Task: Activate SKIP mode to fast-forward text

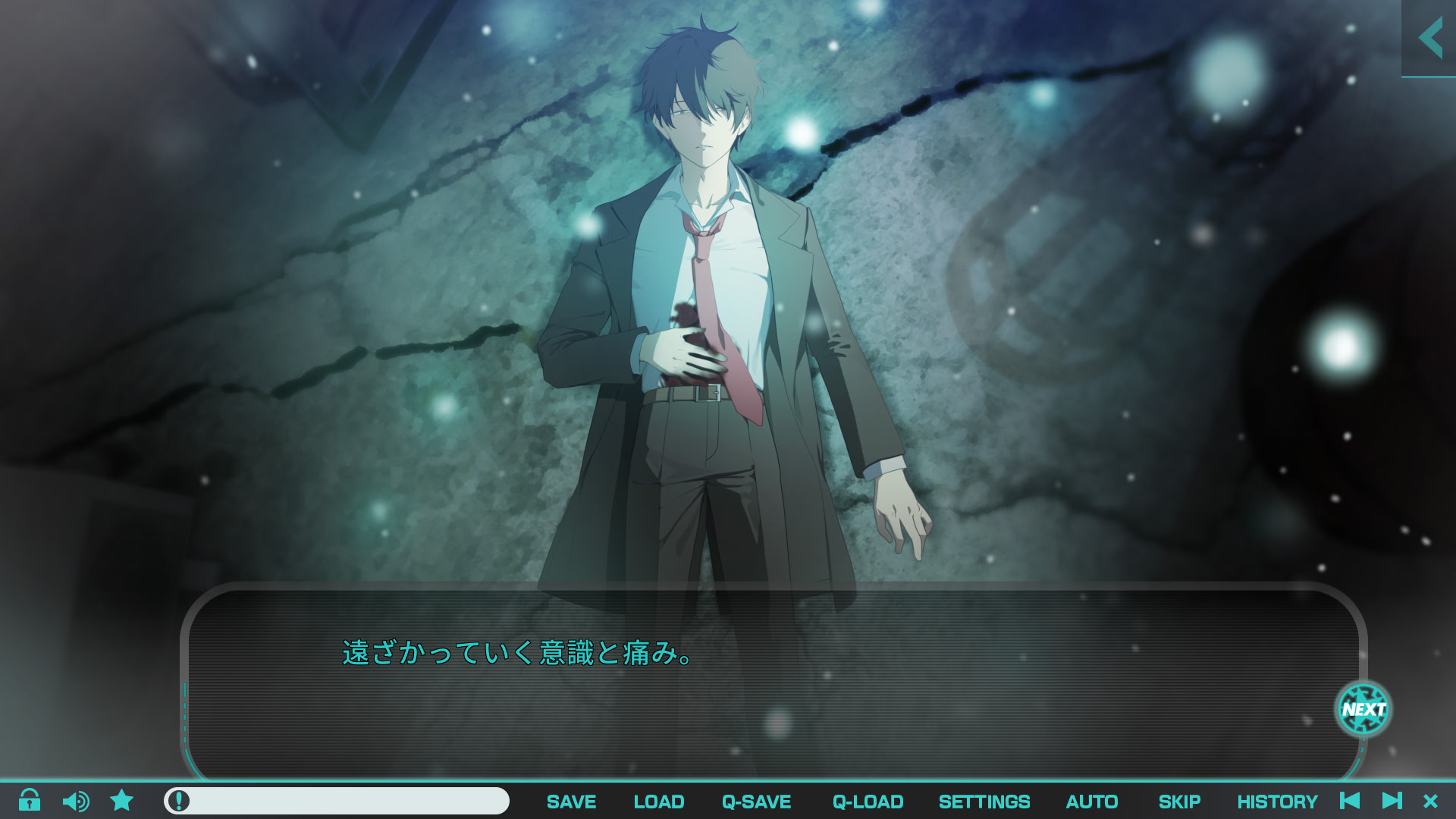Action: (1181, 802)
